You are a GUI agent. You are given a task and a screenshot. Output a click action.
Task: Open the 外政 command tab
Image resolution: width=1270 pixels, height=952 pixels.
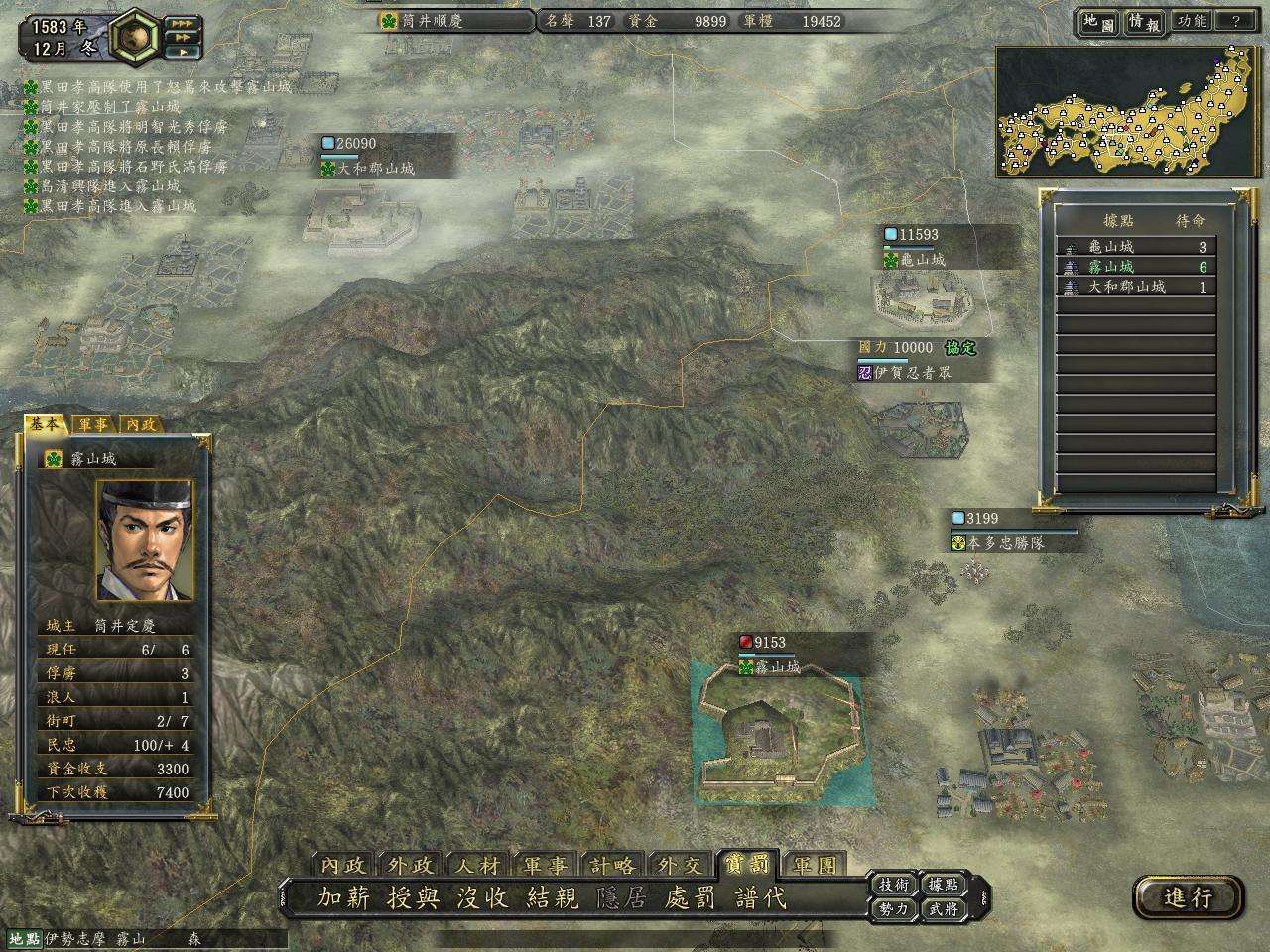pyautogui.click(x=411, y=865)
